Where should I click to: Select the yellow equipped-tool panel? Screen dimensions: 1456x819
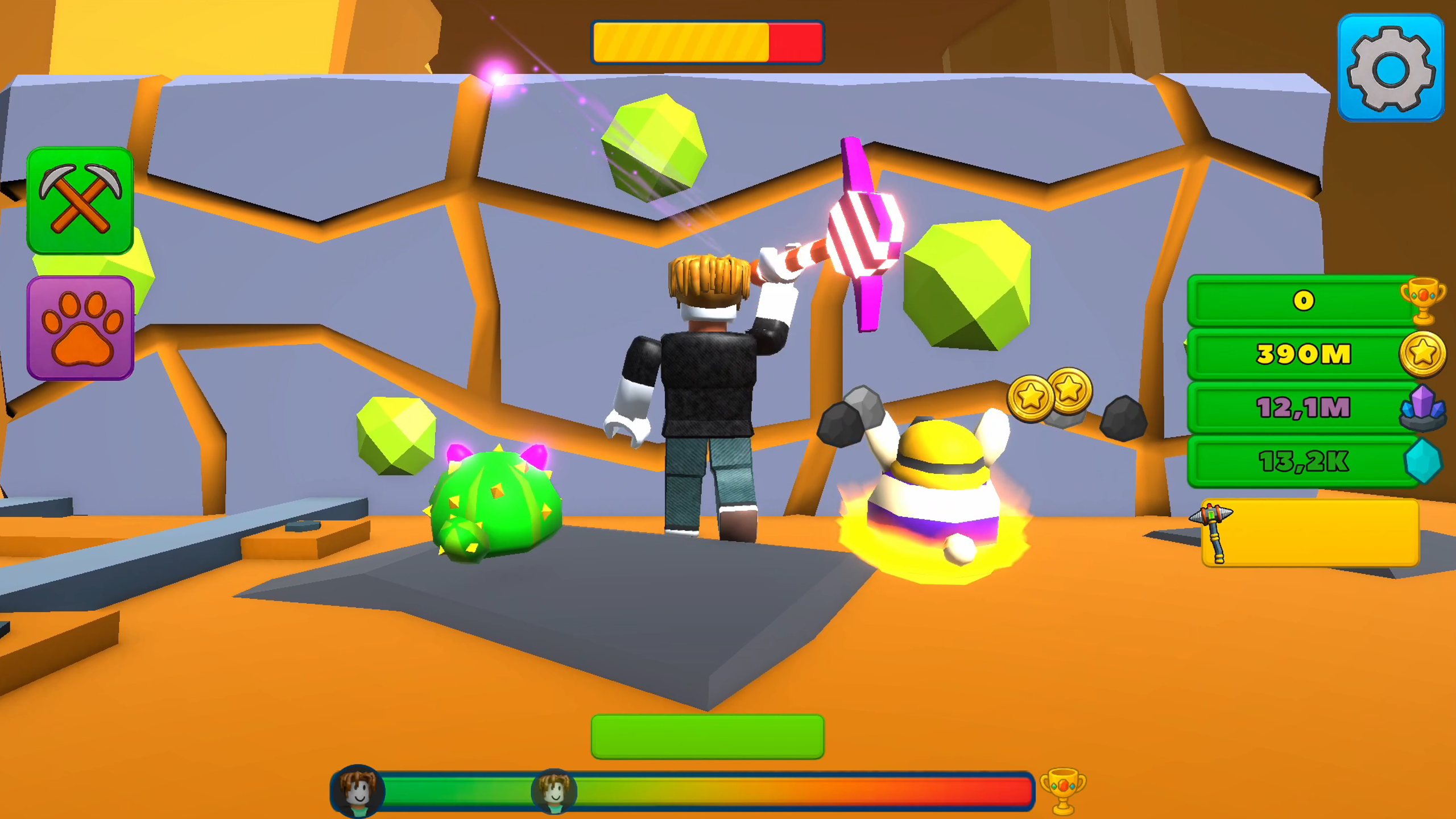1308,532
